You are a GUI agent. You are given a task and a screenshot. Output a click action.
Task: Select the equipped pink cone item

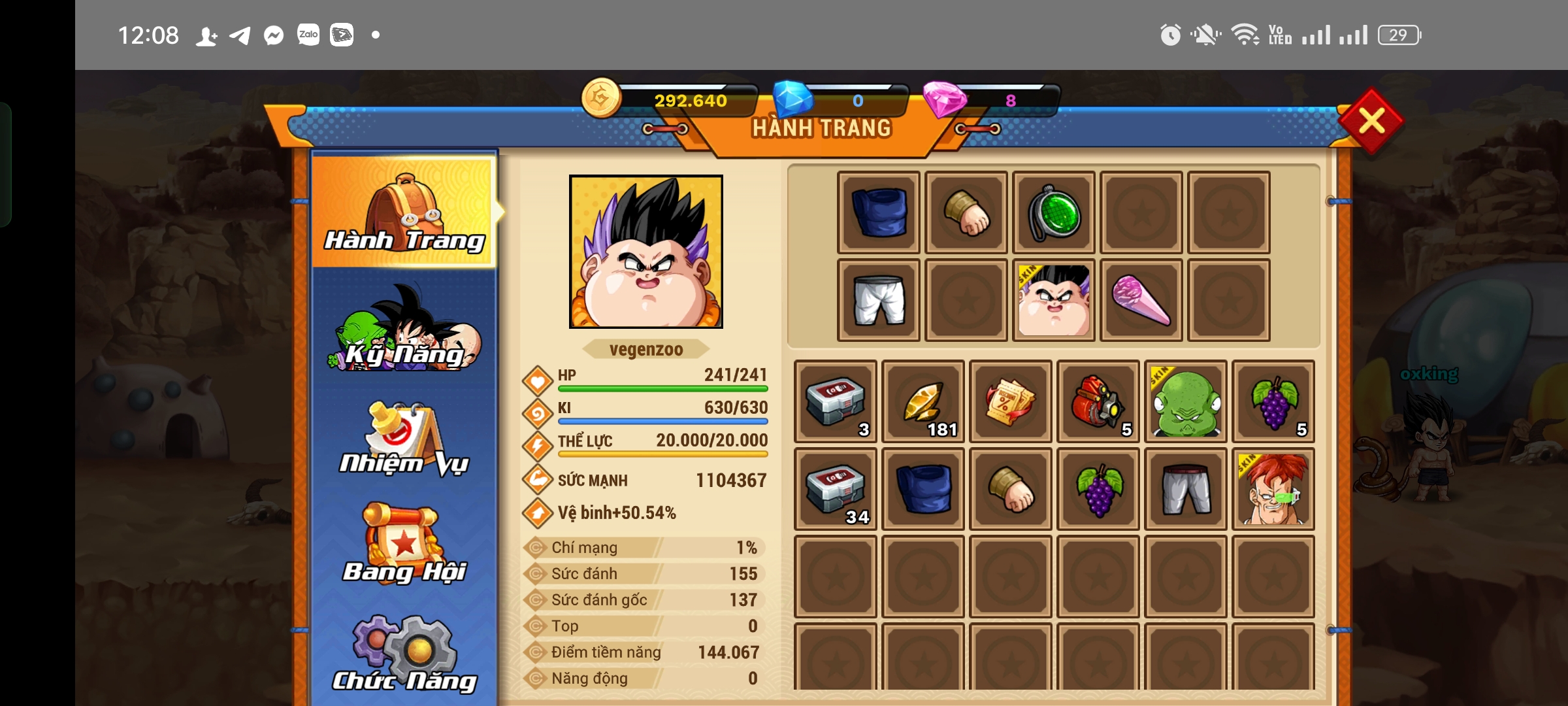[1141, 300]
